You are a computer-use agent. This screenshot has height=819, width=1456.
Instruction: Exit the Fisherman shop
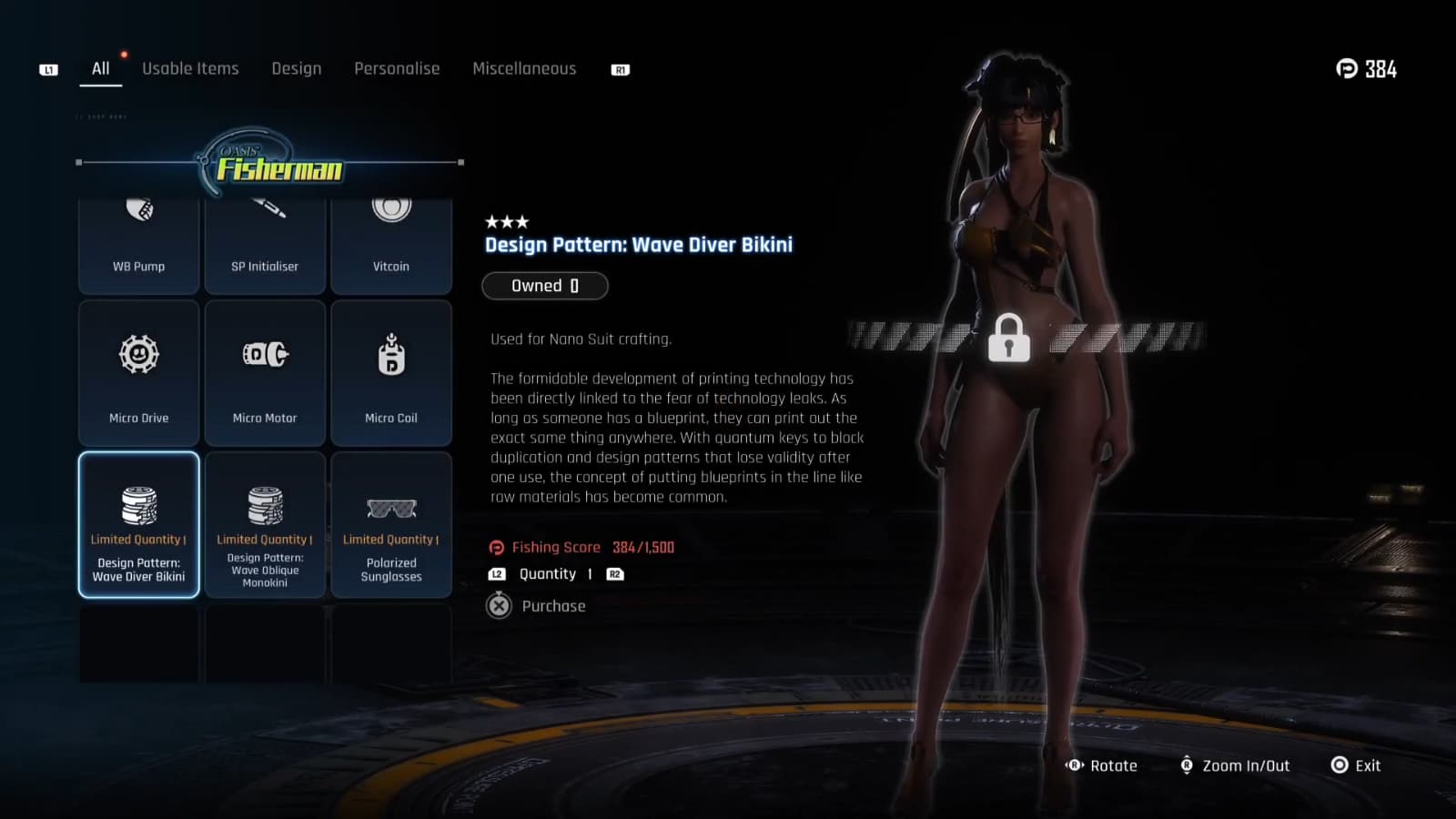pyautogui.click(x=1356, y=765)
